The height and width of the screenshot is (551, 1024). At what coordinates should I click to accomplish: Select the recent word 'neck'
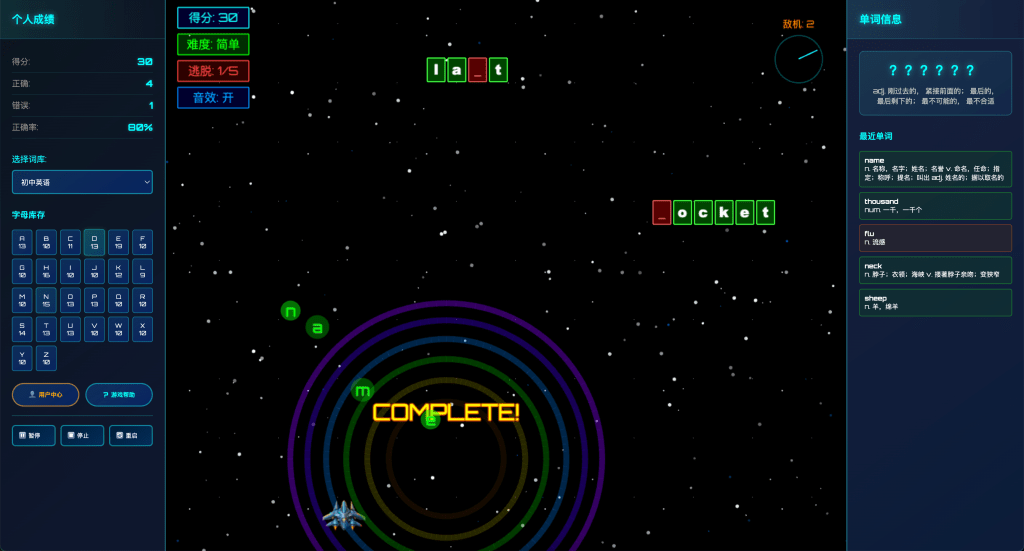click(935, 270)
